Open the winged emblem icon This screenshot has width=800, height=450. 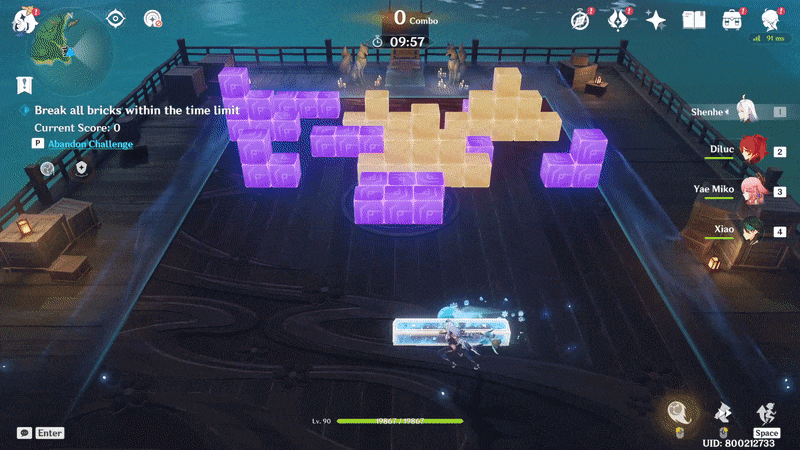(617, 19)
